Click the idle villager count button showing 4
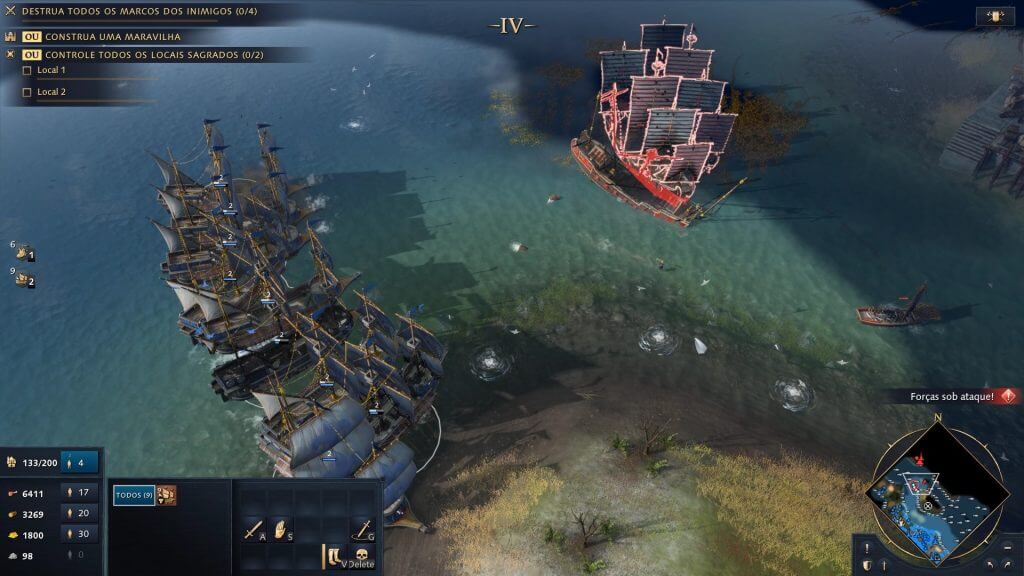The height and width of the screenshot is (576, 1024). tap(81, 462)
